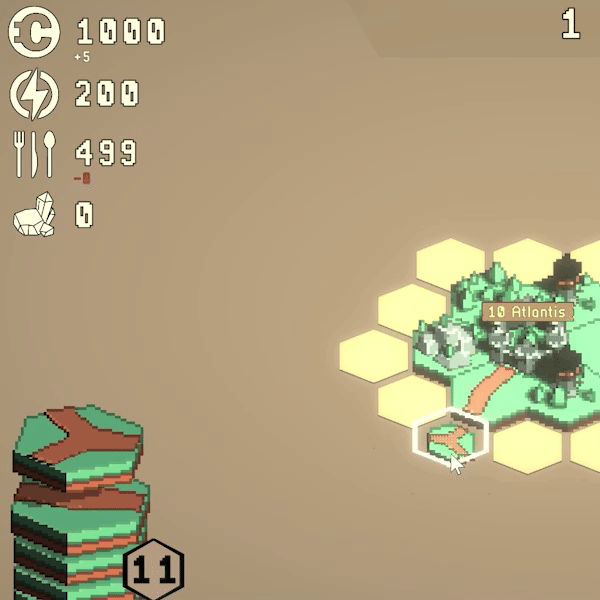The image size is (600, 600).
Task: Place the tile on the white-outlined hex
Action: click(449, 438)
